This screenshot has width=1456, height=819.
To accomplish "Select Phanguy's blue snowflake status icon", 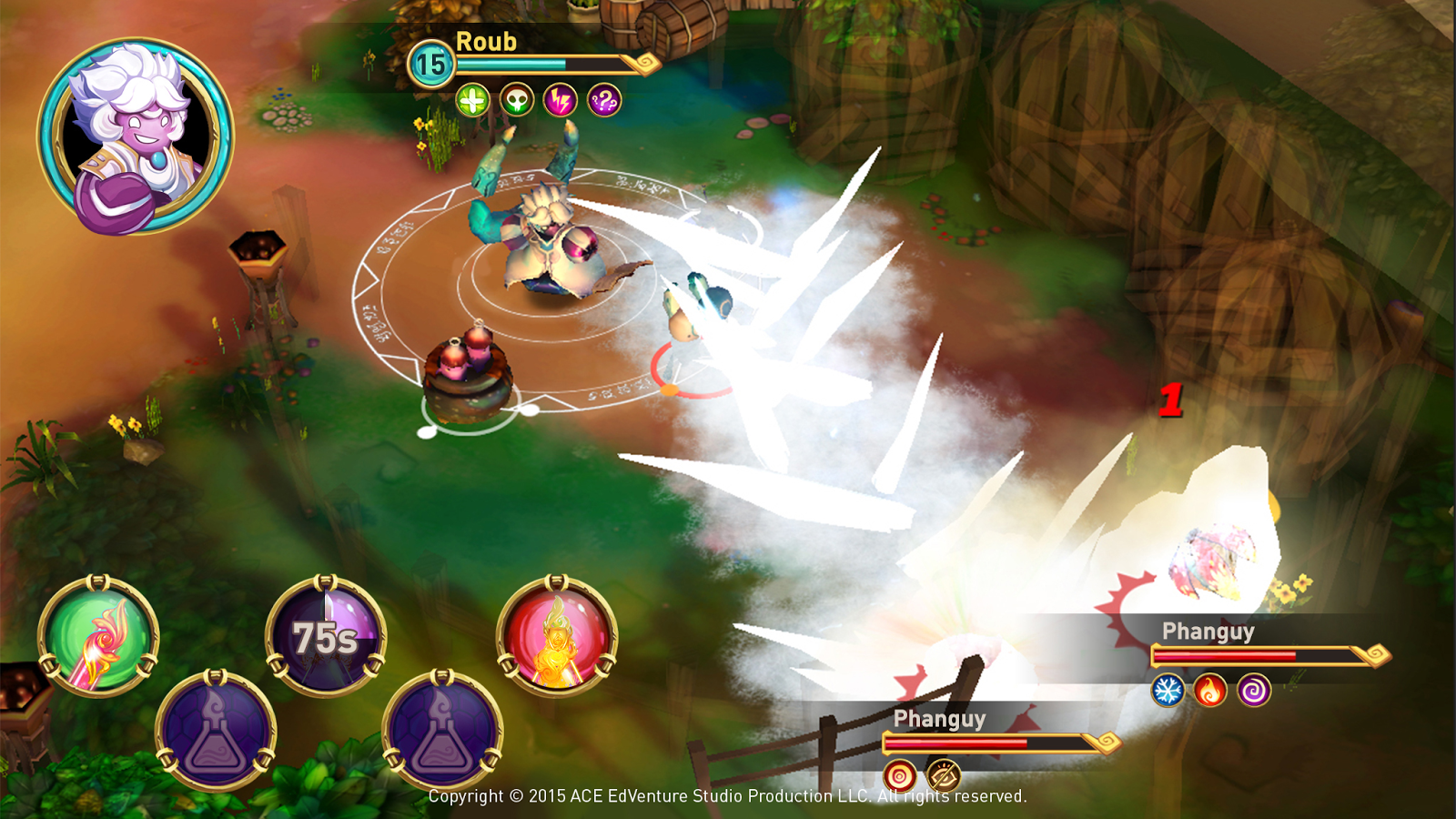I will pos(1168,691).
